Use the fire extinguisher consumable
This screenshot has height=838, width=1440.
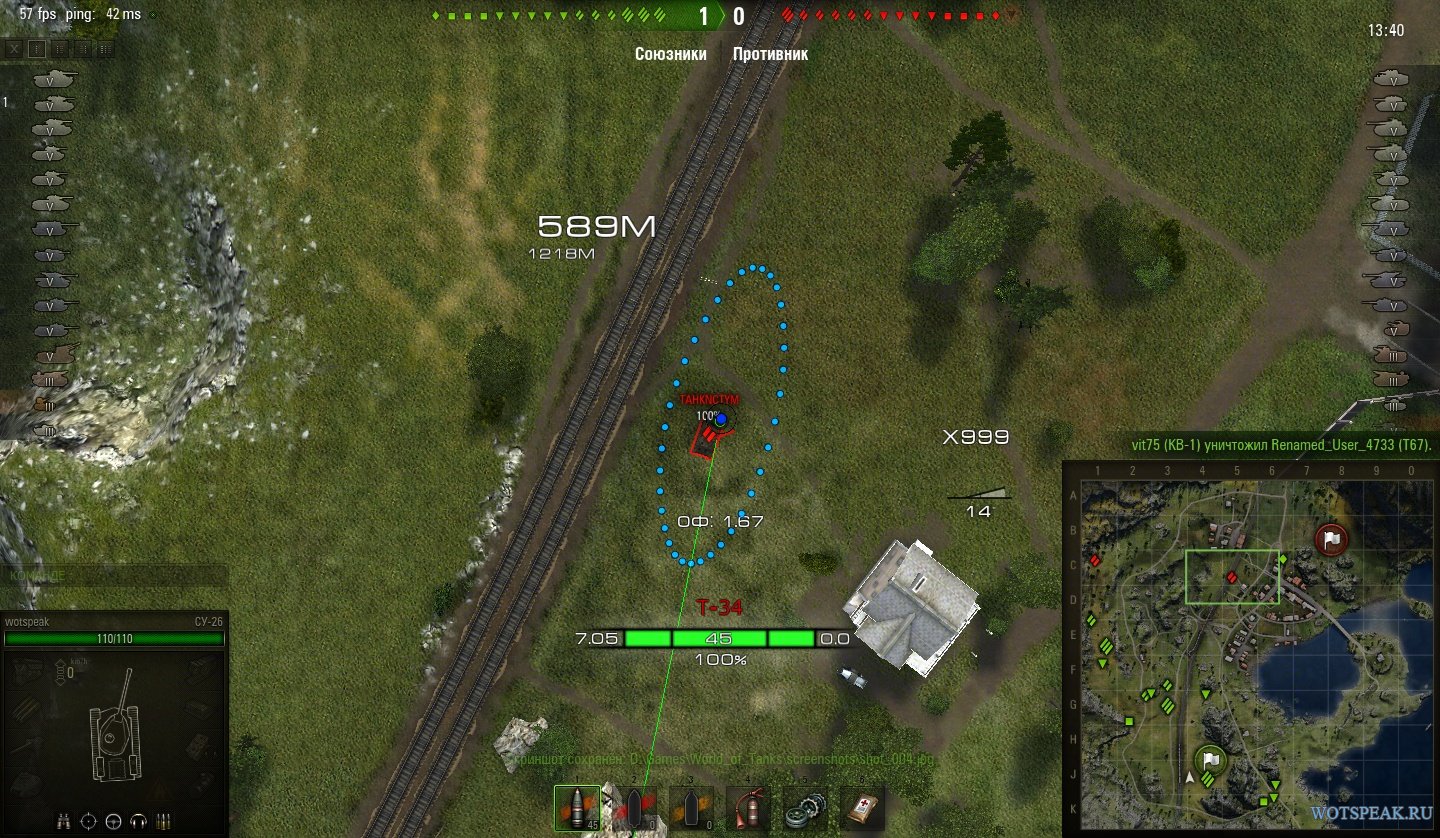(x=745, y=808)
